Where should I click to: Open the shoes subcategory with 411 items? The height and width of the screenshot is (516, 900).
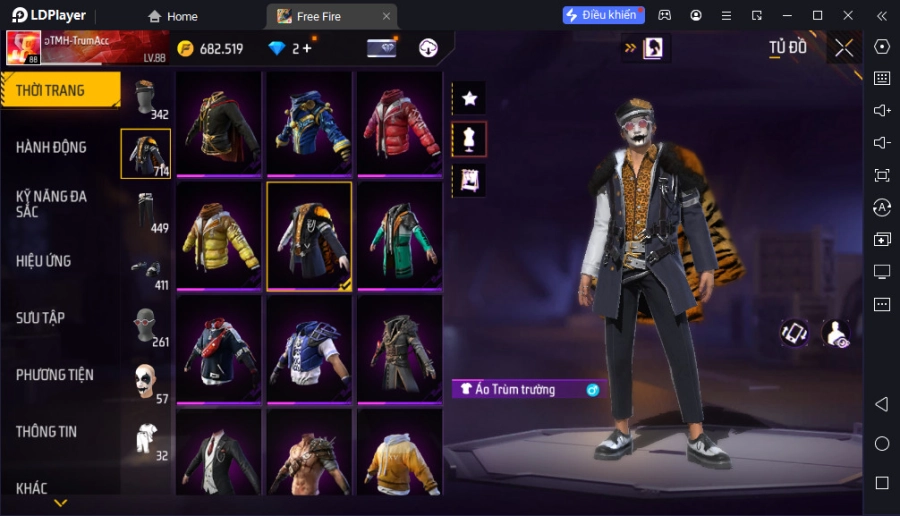point(146,268)
